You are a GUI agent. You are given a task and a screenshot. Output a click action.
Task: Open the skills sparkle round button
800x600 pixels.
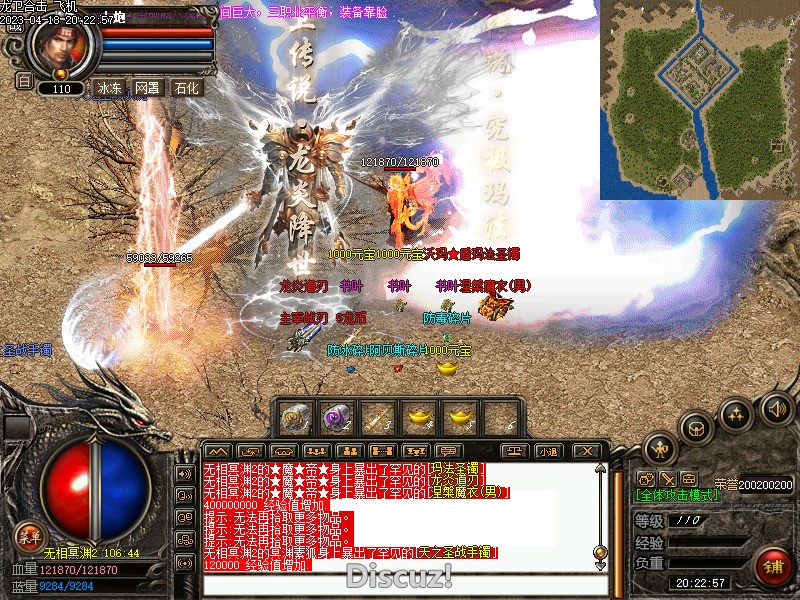tap(736, 415)
